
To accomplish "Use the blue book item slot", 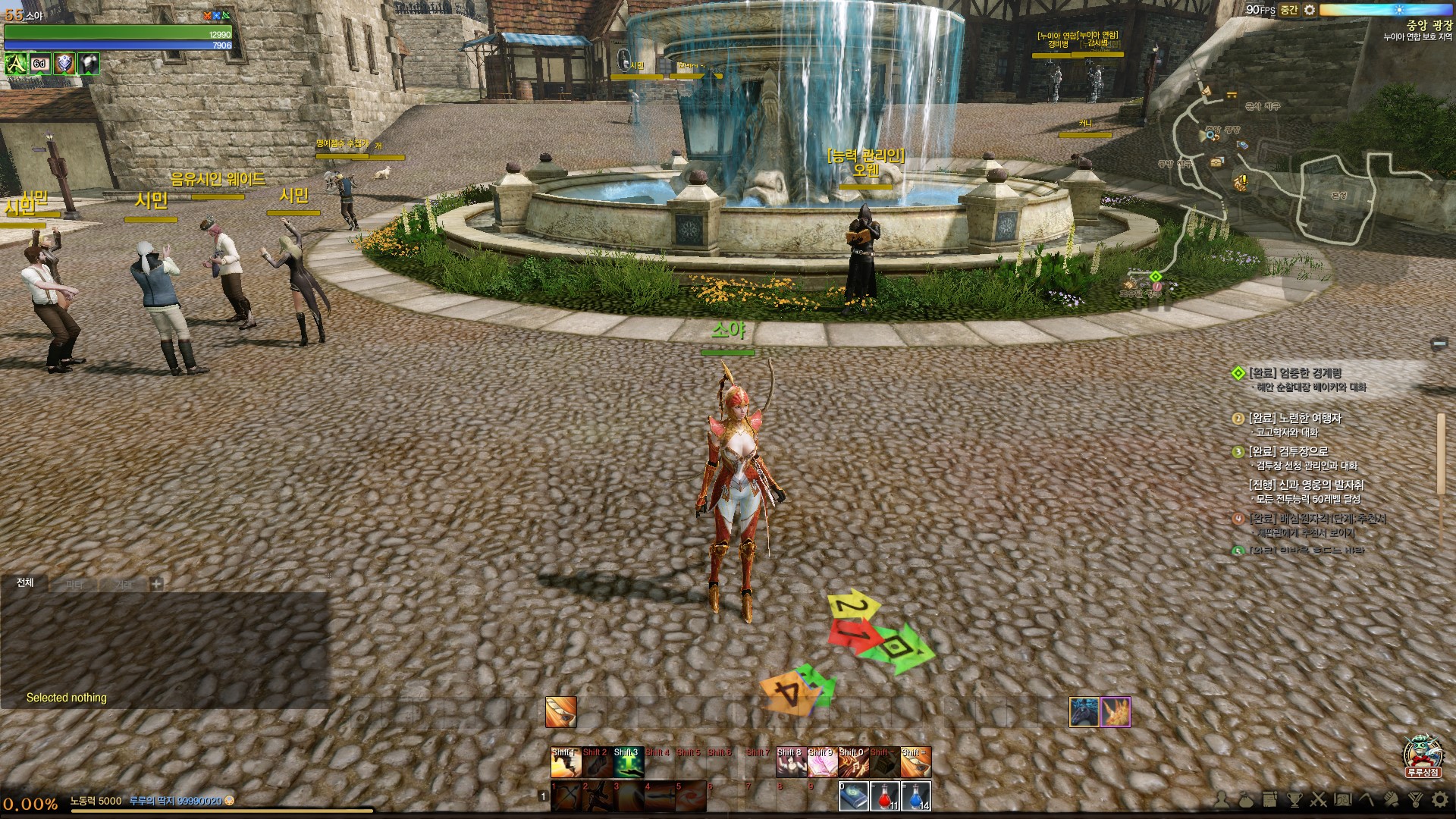I will click(x=854, y=796).
